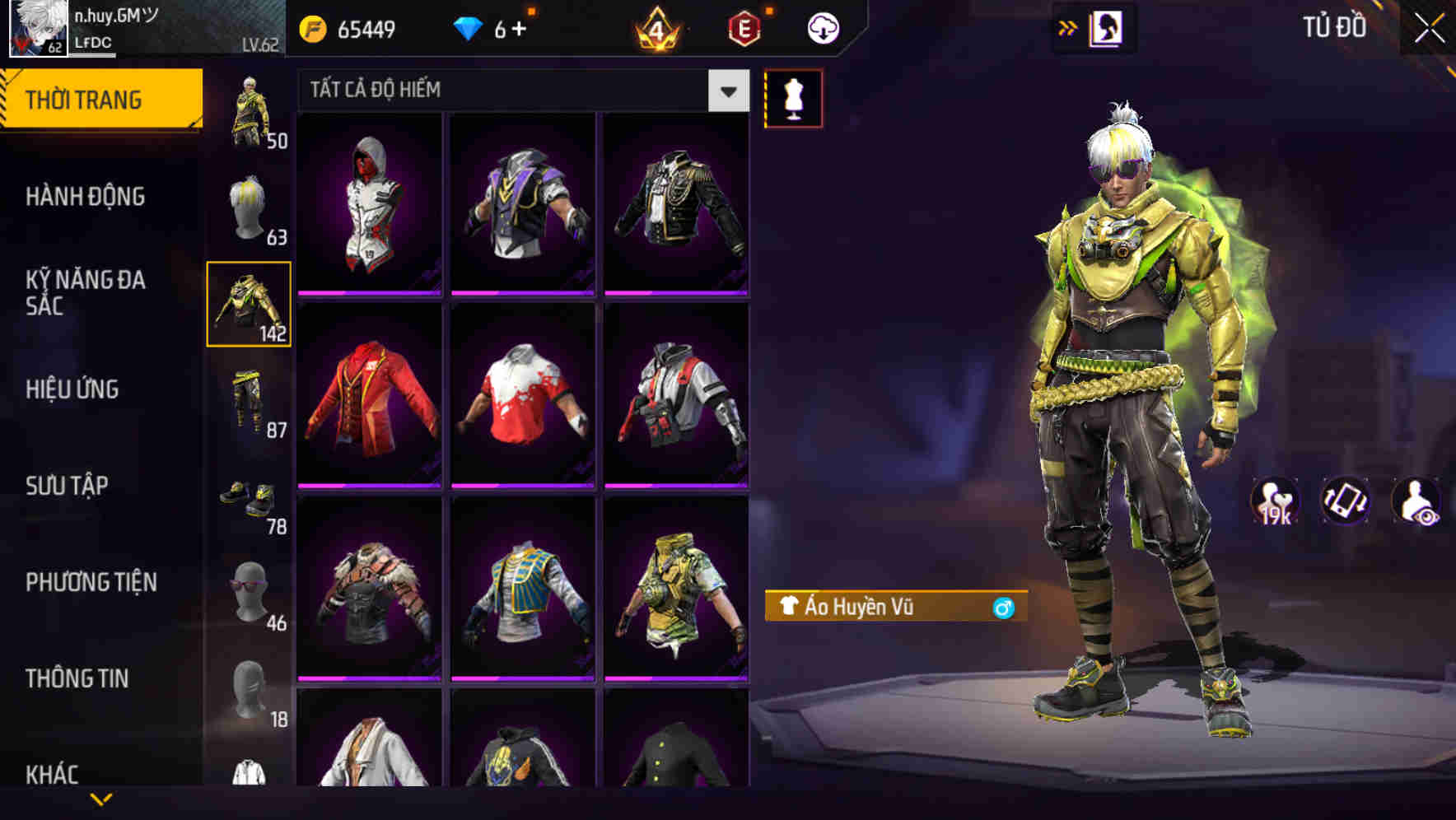Image resolution: width=1456 pixels, height=820 pixels.
Task: Select the shoes category with 78 items
Action: coord(250,502)
